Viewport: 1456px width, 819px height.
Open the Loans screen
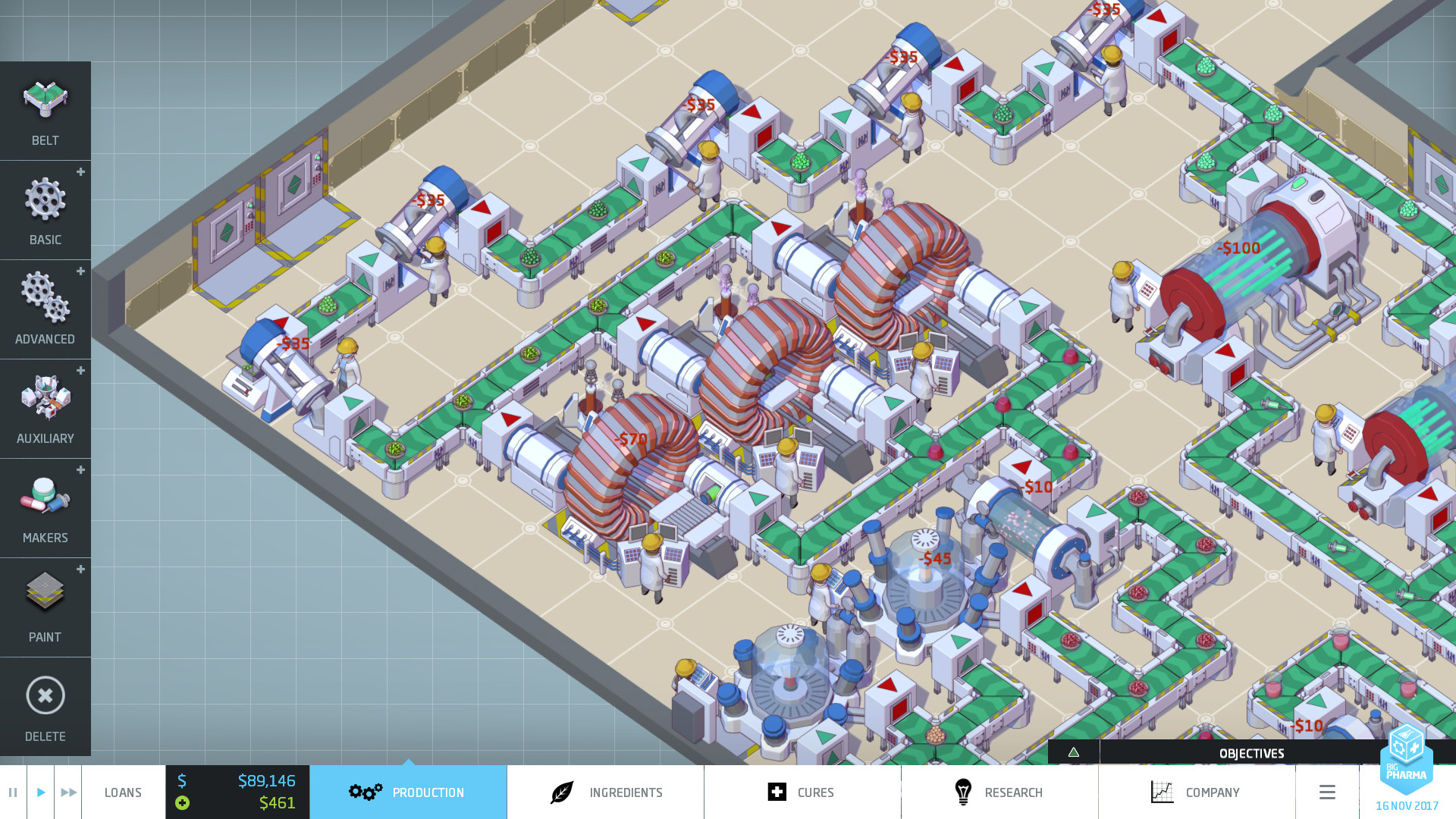pyautogui.click(x=123, y=792)
